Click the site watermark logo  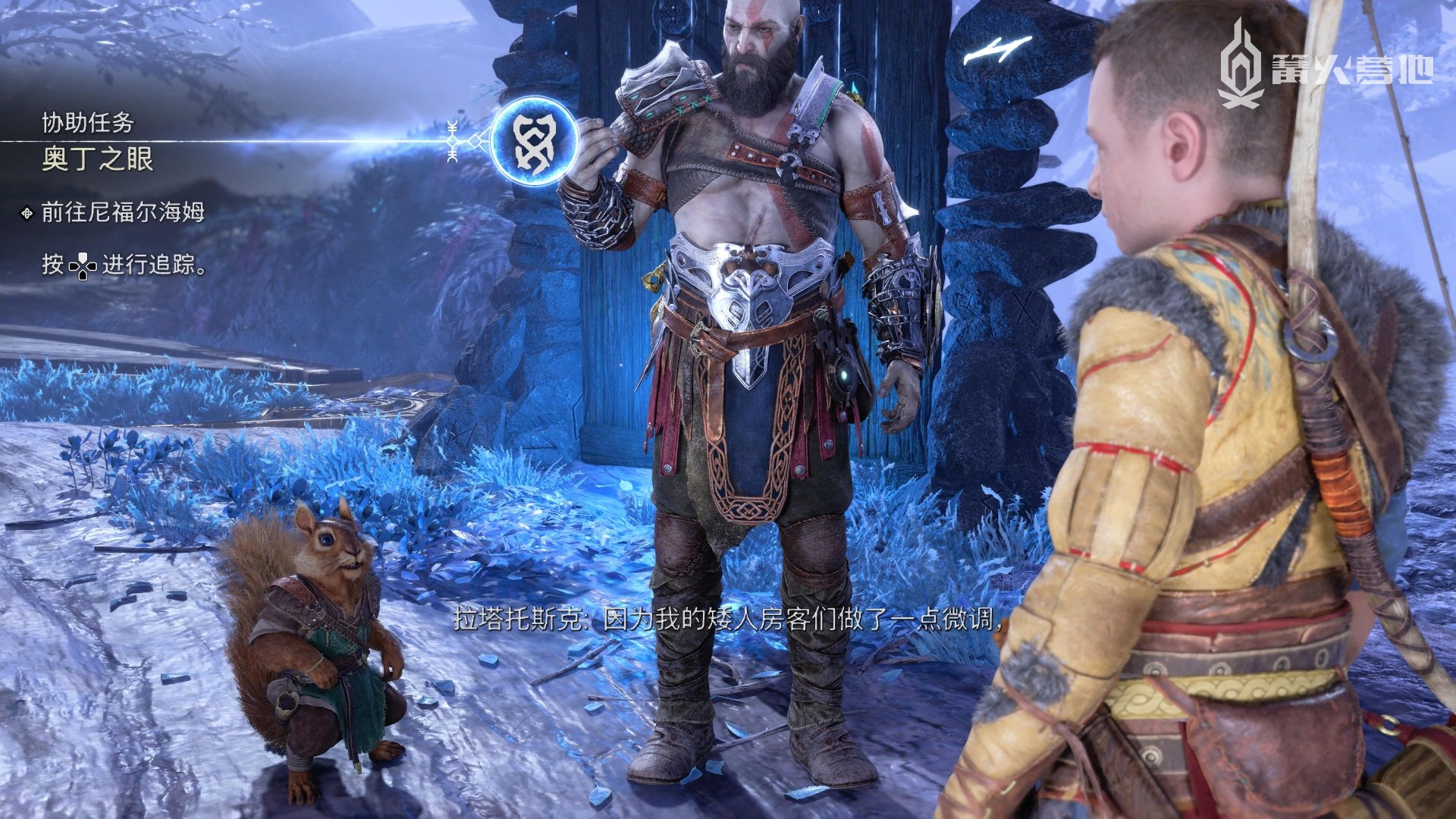coord(1324,63)
